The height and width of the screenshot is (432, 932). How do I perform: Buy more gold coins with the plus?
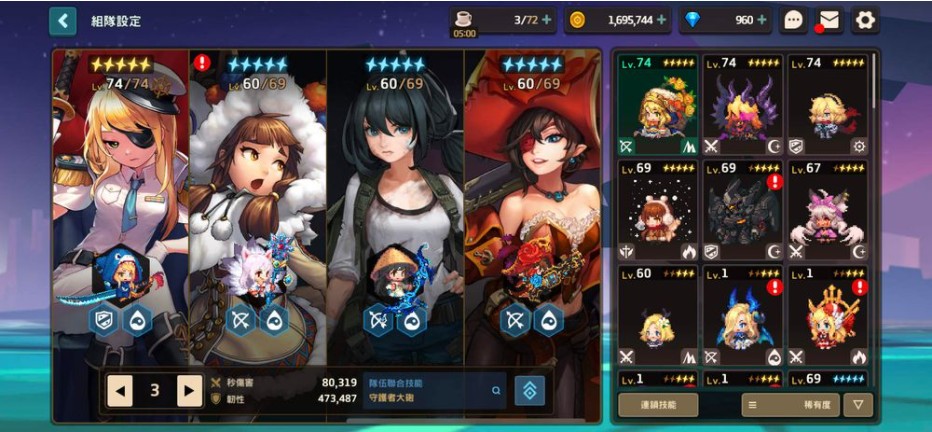pos(662,20)
